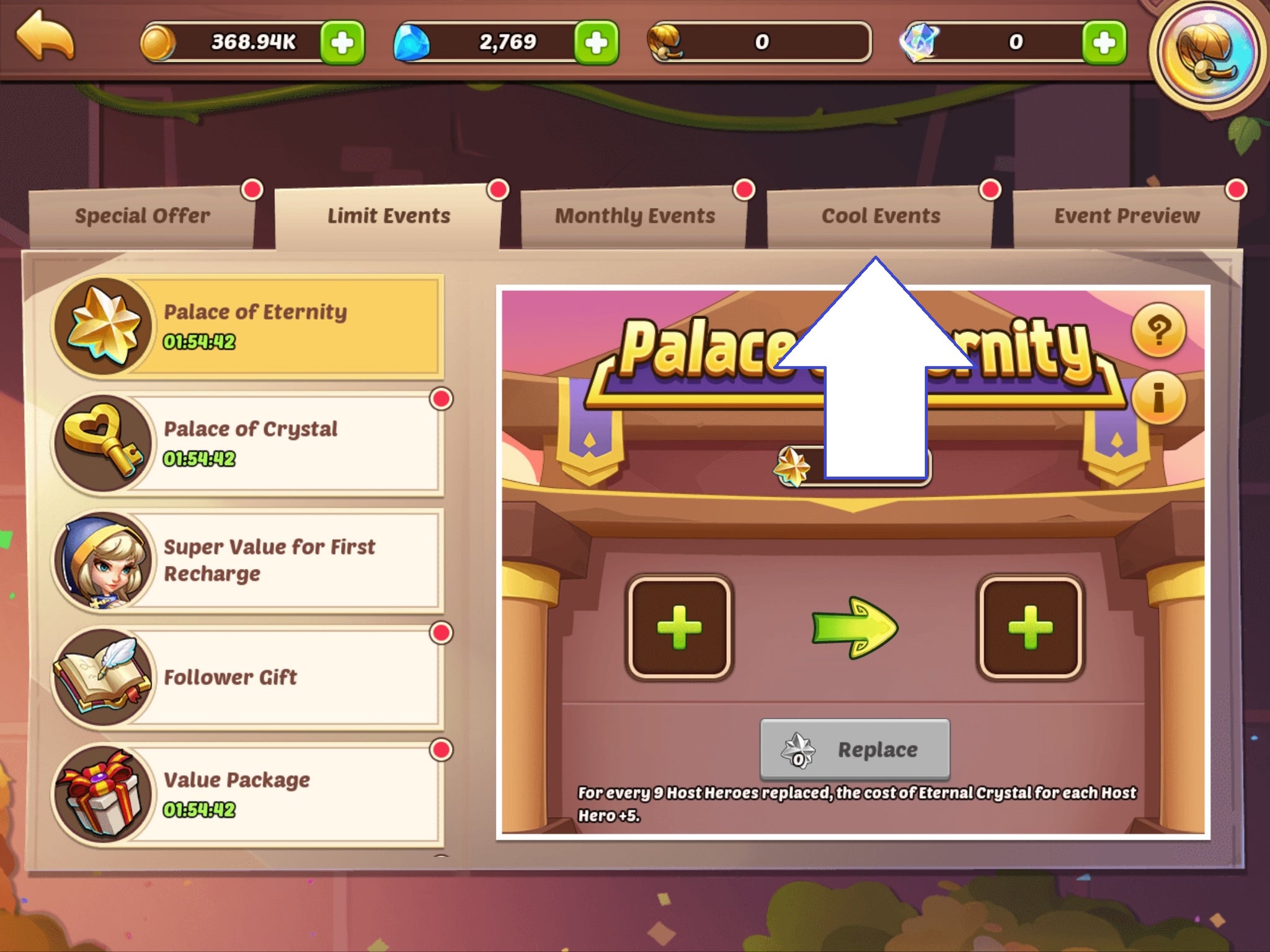Viewport: 1270px width, 952px height.
Task: Click the right hero slot plus to add hero
Action: tap(1029, 627)
